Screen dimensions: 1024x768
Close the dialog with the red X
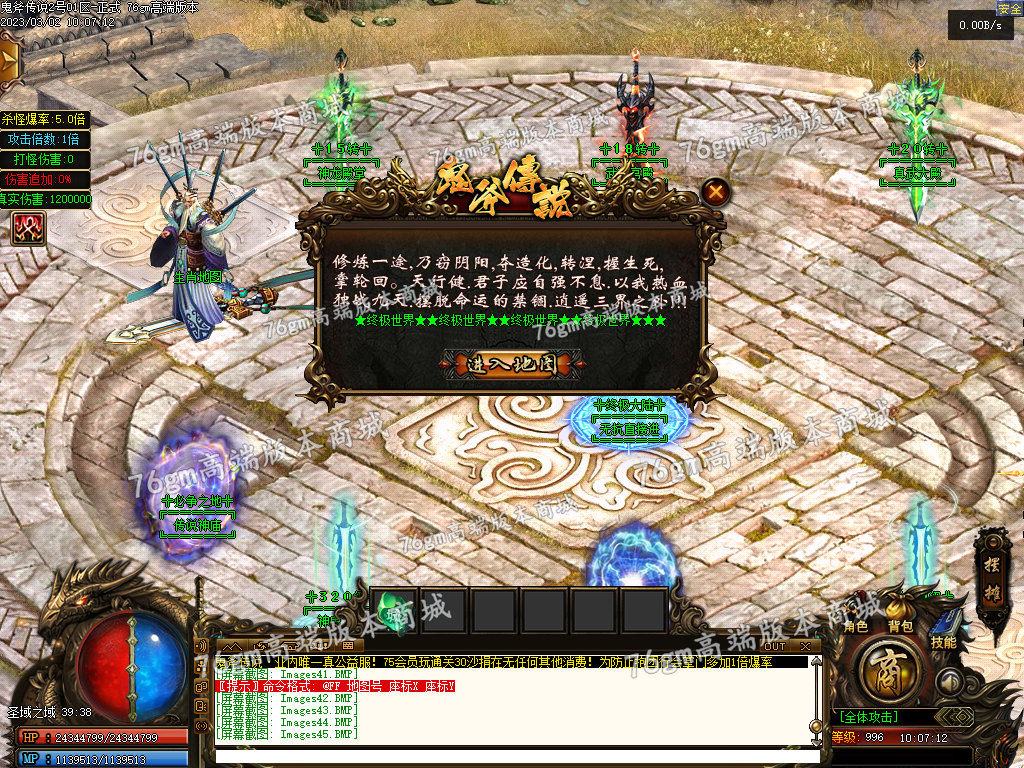714,192
